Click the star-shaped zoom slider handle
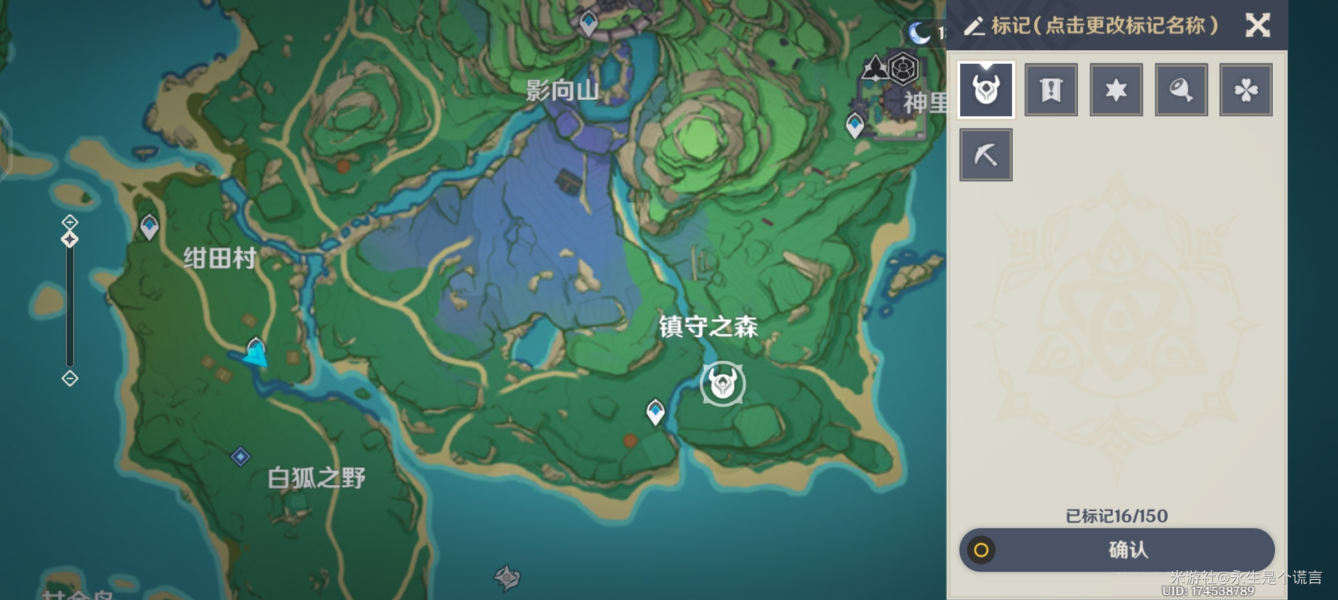 pos(70,240)
